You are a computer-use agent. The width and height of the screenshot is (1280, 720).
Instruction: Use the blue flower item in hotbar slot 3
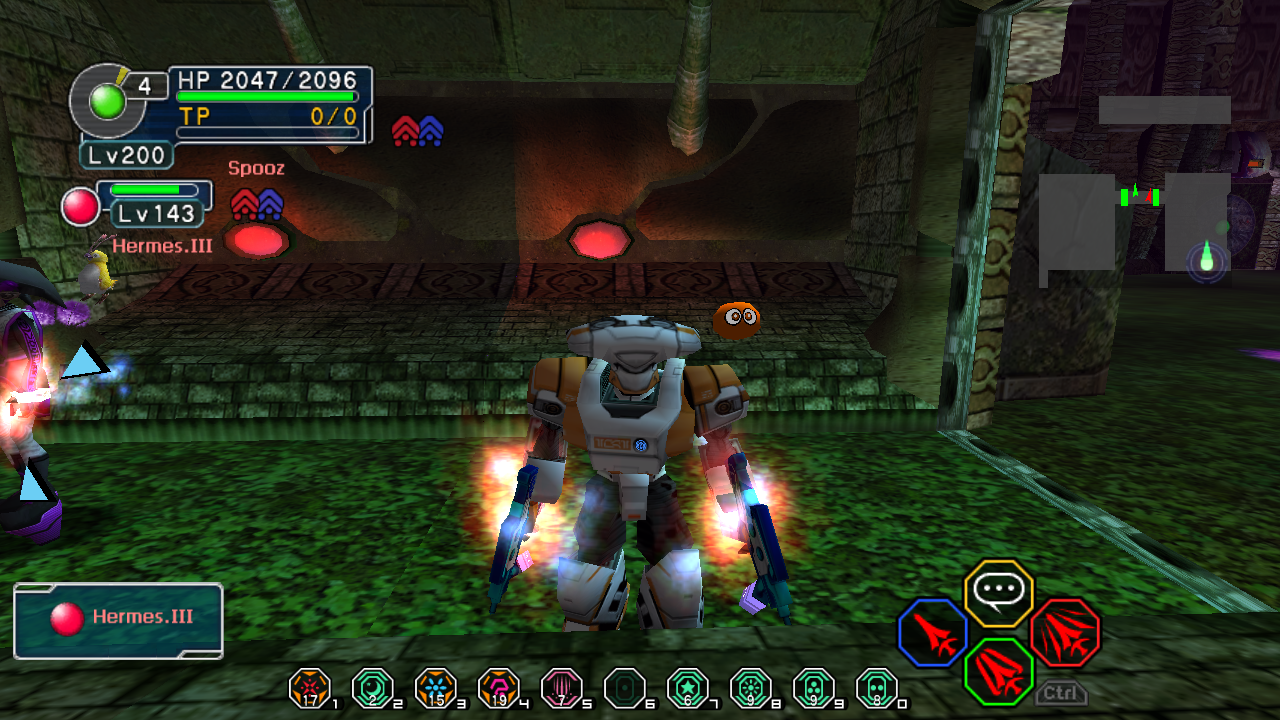coord(435,687)
